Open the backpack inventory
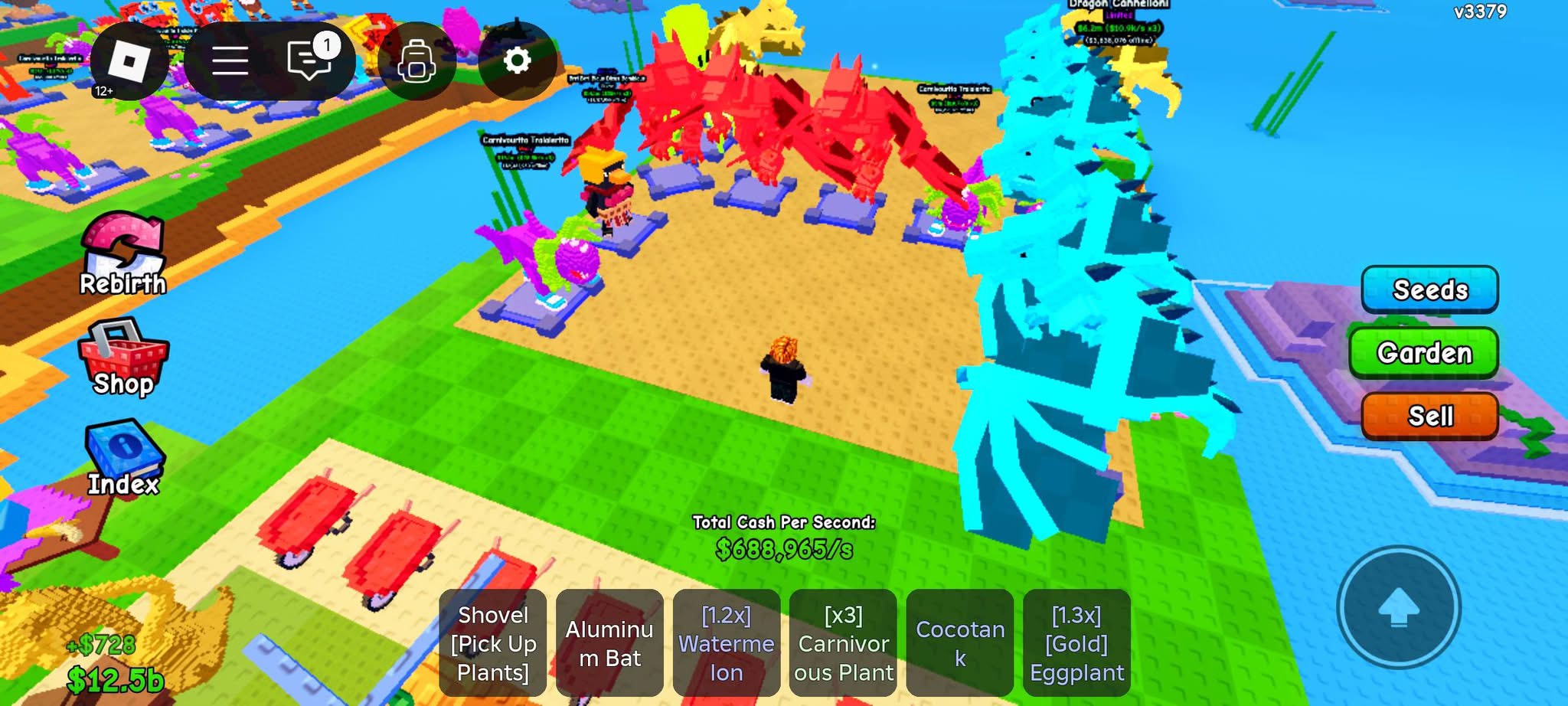 click(416, 60)
